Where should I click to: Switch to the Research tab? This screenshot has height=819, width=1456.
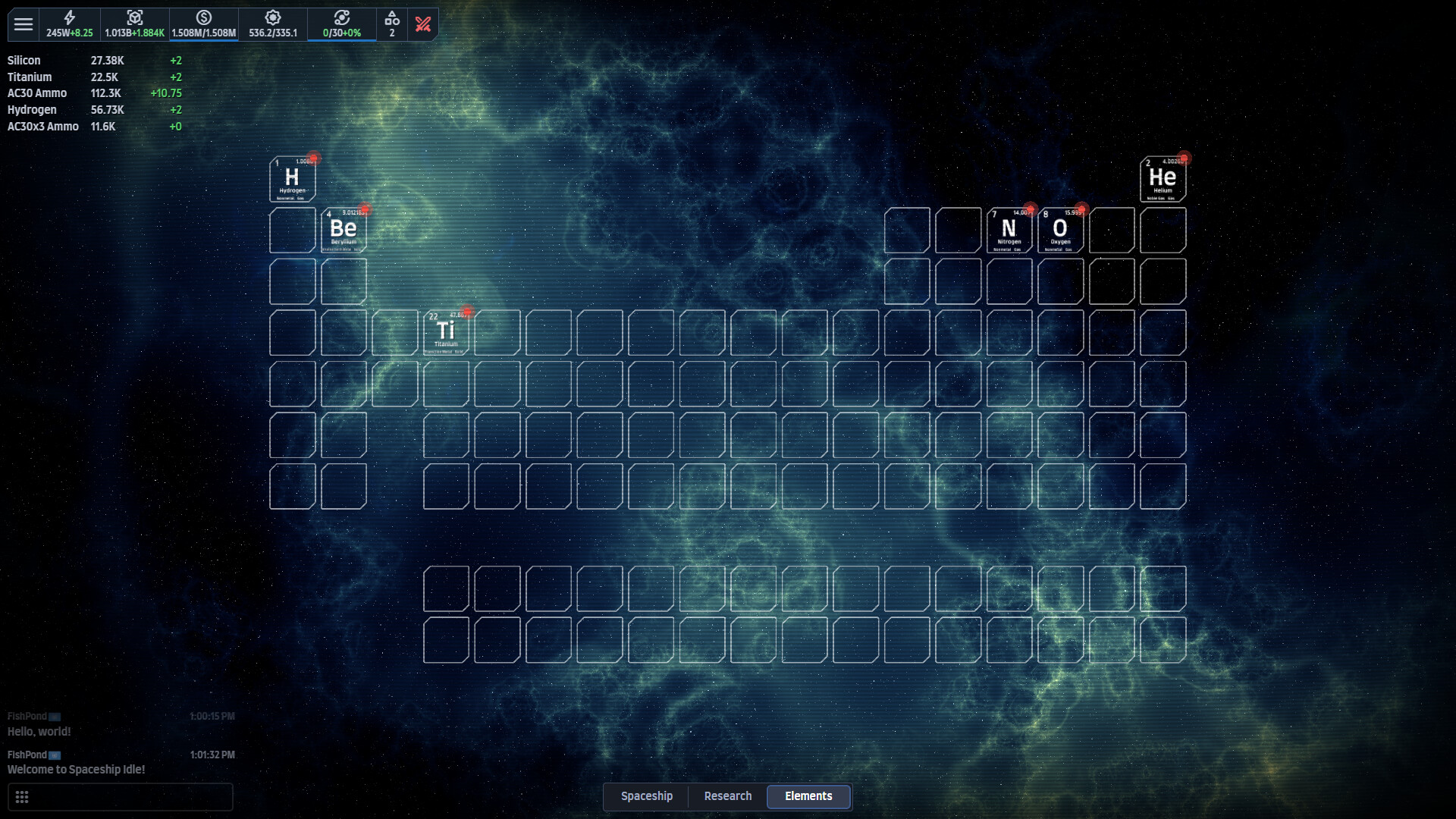(727, 796)
